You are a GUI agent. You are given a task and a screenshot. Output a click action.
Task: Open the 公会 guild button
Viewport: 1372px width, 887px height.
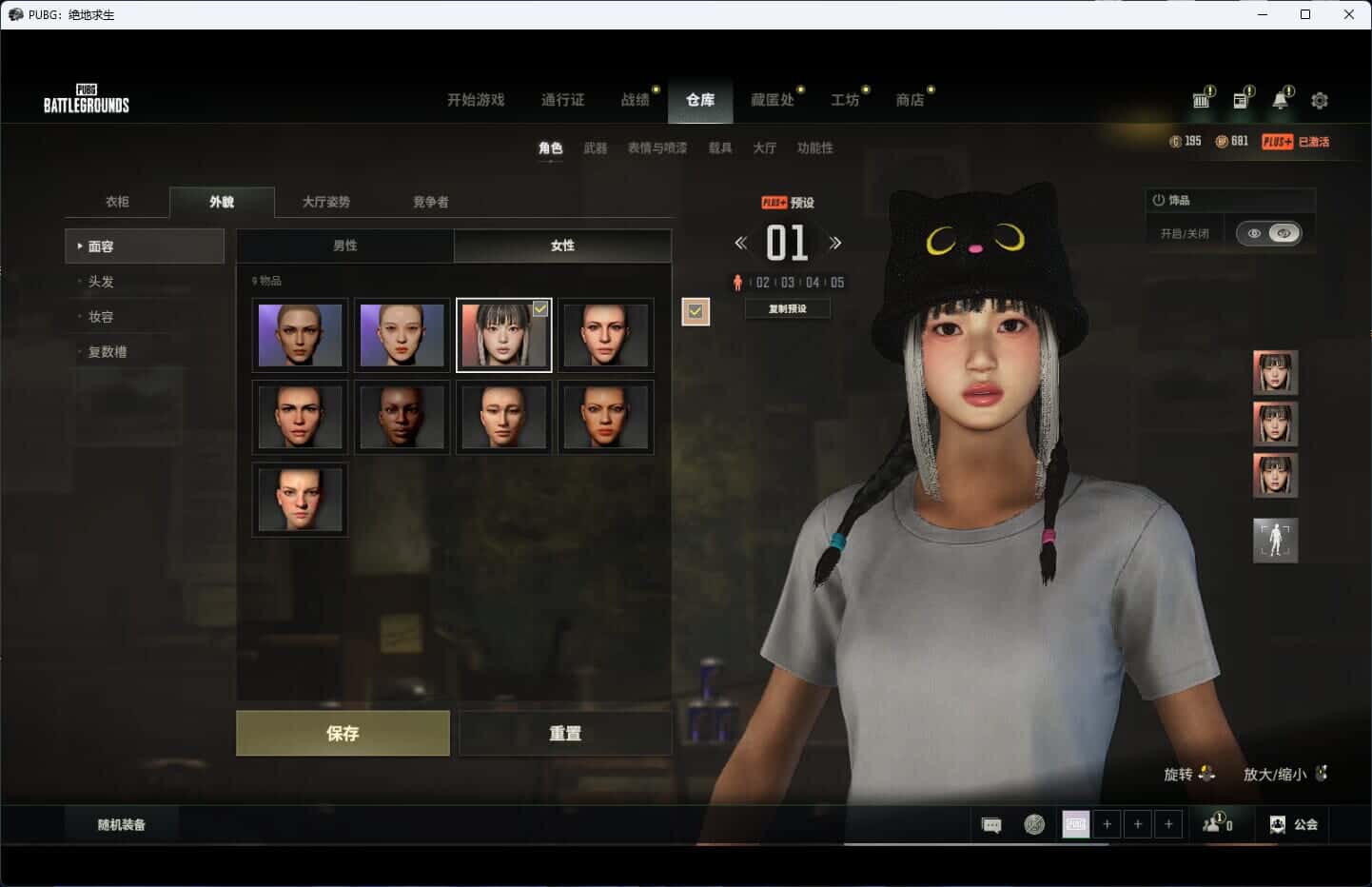click(x=1294, y=824)
